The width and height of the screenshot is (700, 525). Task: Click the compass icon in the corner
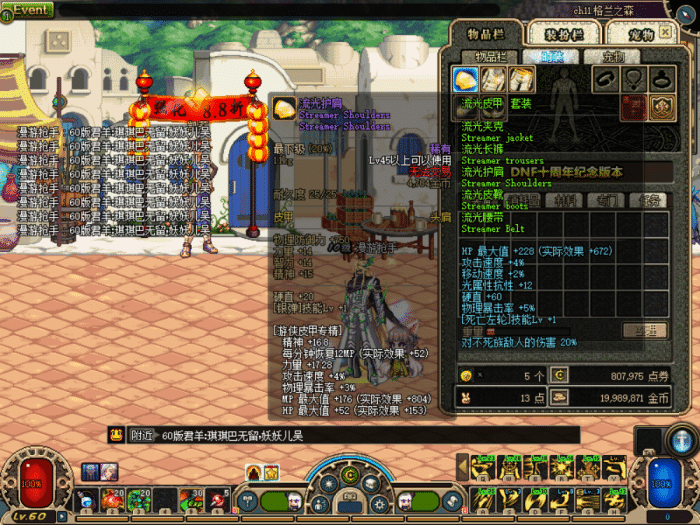(682, 438)
